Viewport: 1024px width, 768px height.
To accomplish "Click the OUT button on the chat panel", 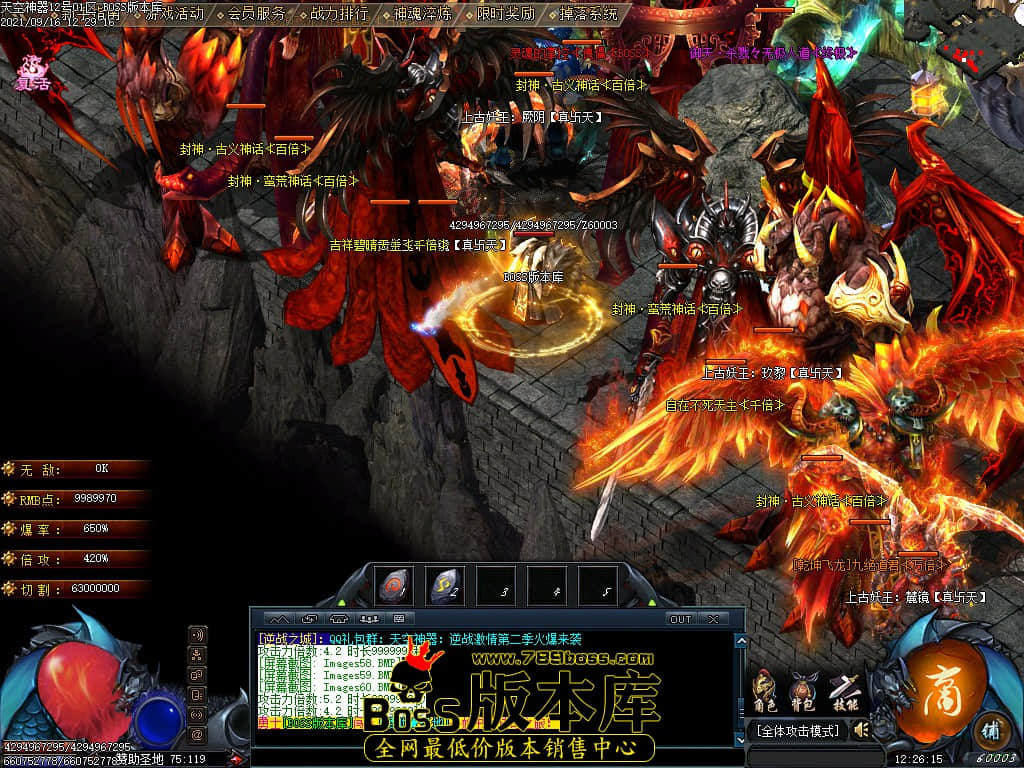I will tap(681, 619).
